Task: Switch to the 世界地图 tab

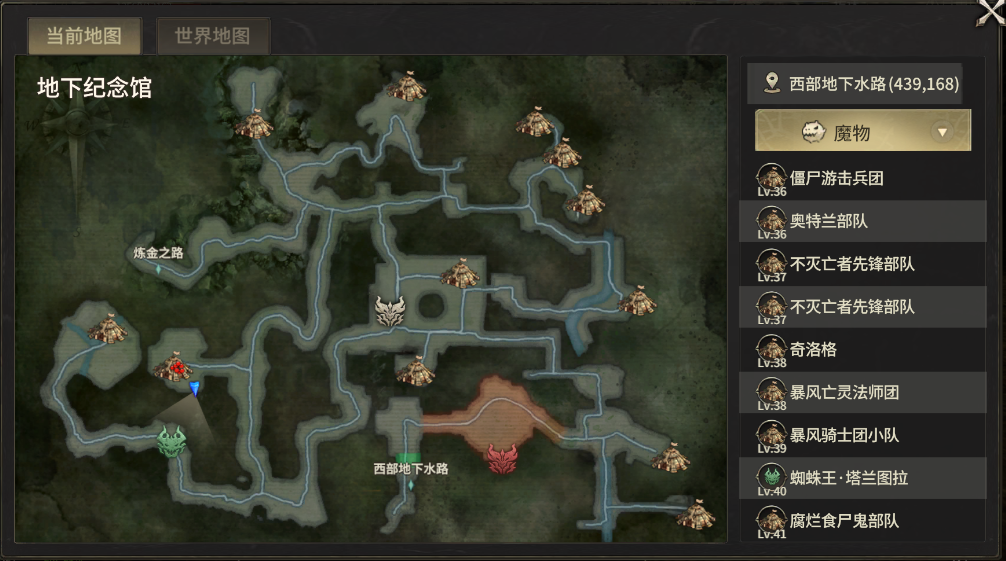Action: coord(212,37)
